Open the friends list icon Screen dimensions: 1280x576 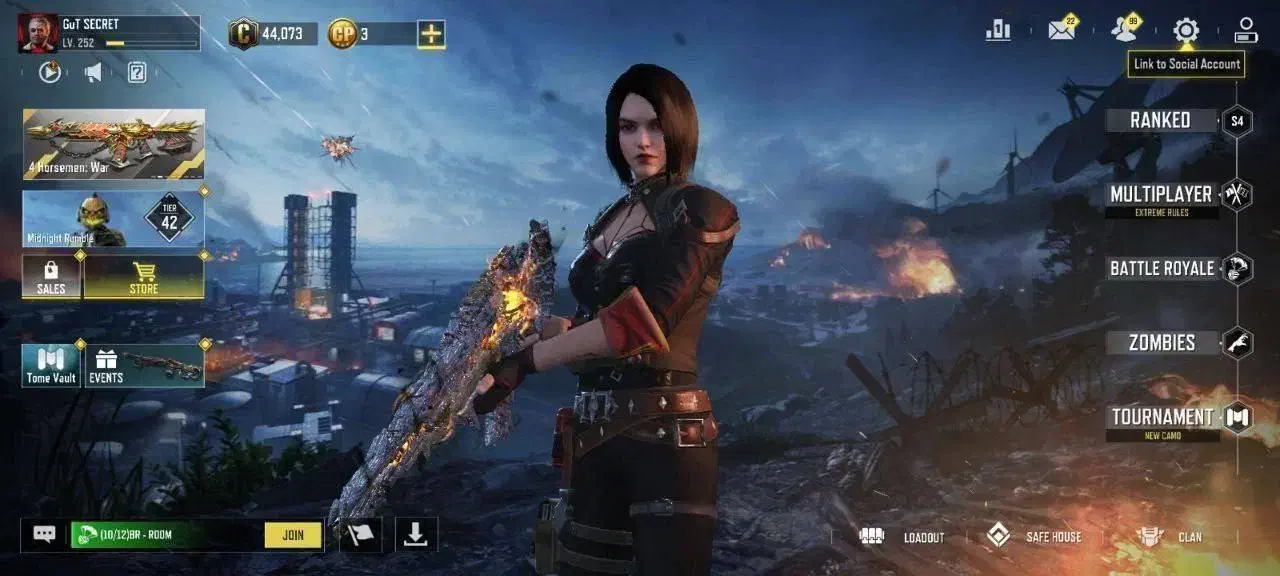click(1125, 30)
